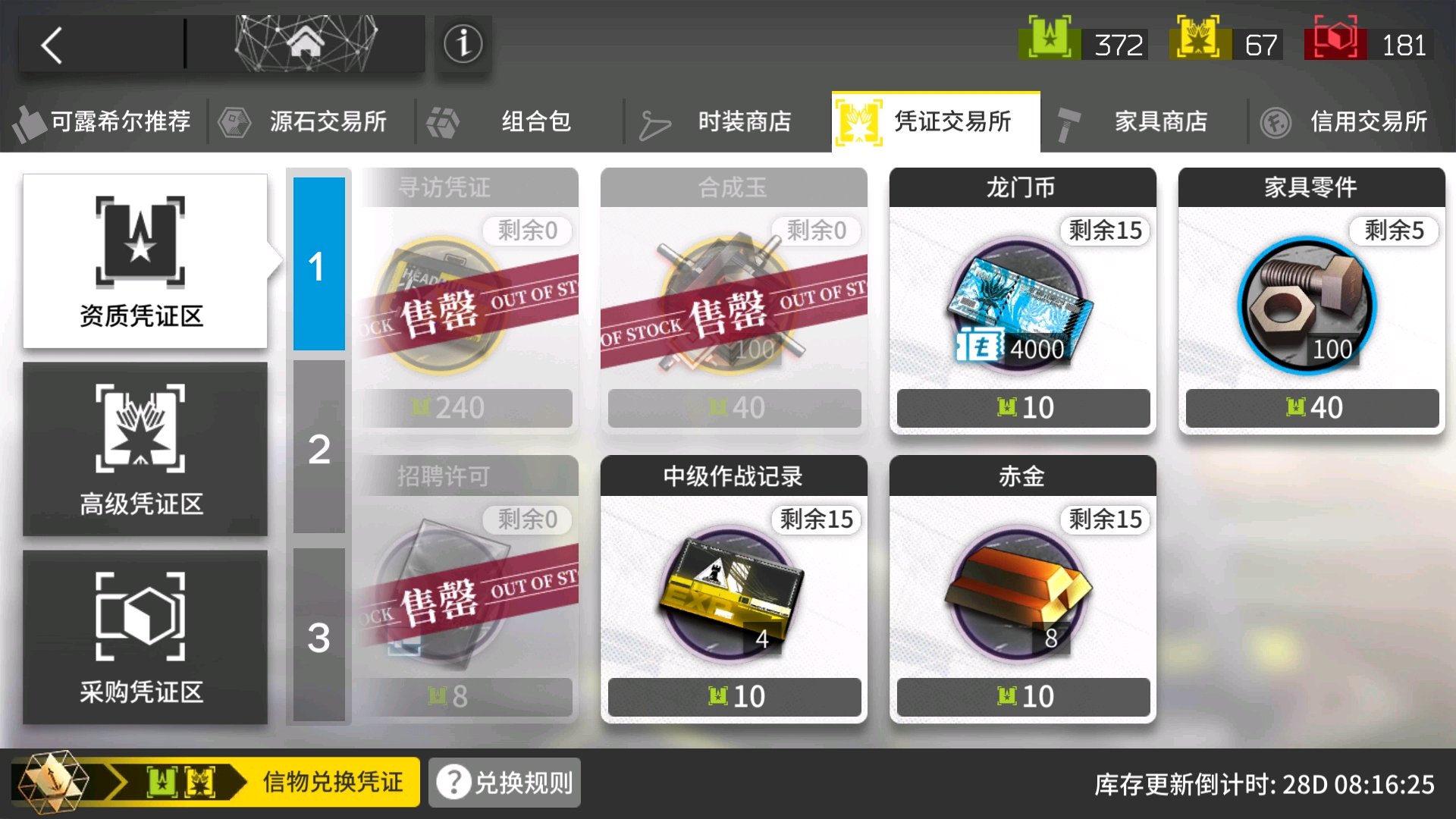Screen dimensions: 1456x819
Task: Open the info (i) icon near the top
Action: coord(463,43)
